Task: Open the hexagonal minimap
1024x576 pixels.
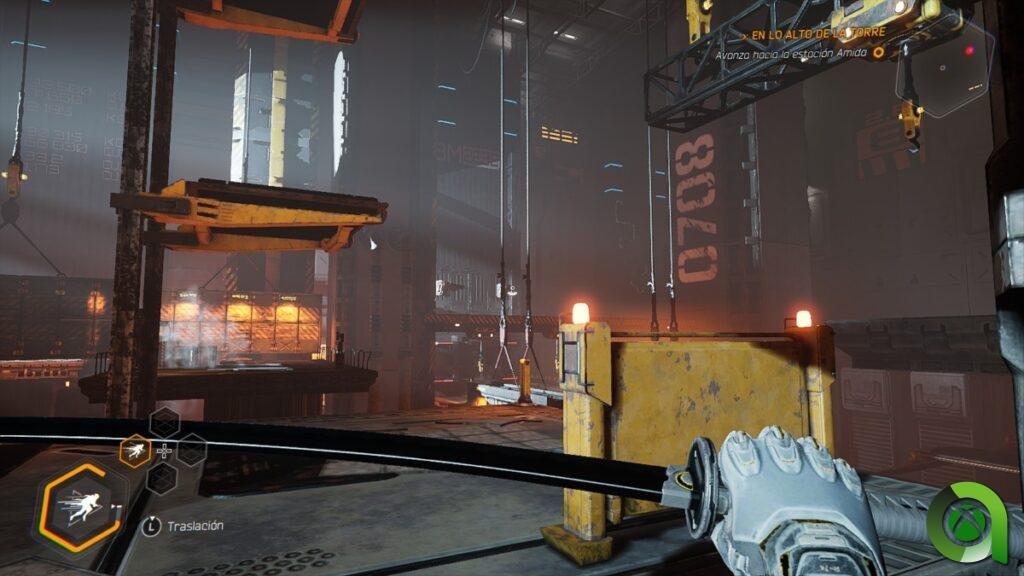Action: (945, 68)
